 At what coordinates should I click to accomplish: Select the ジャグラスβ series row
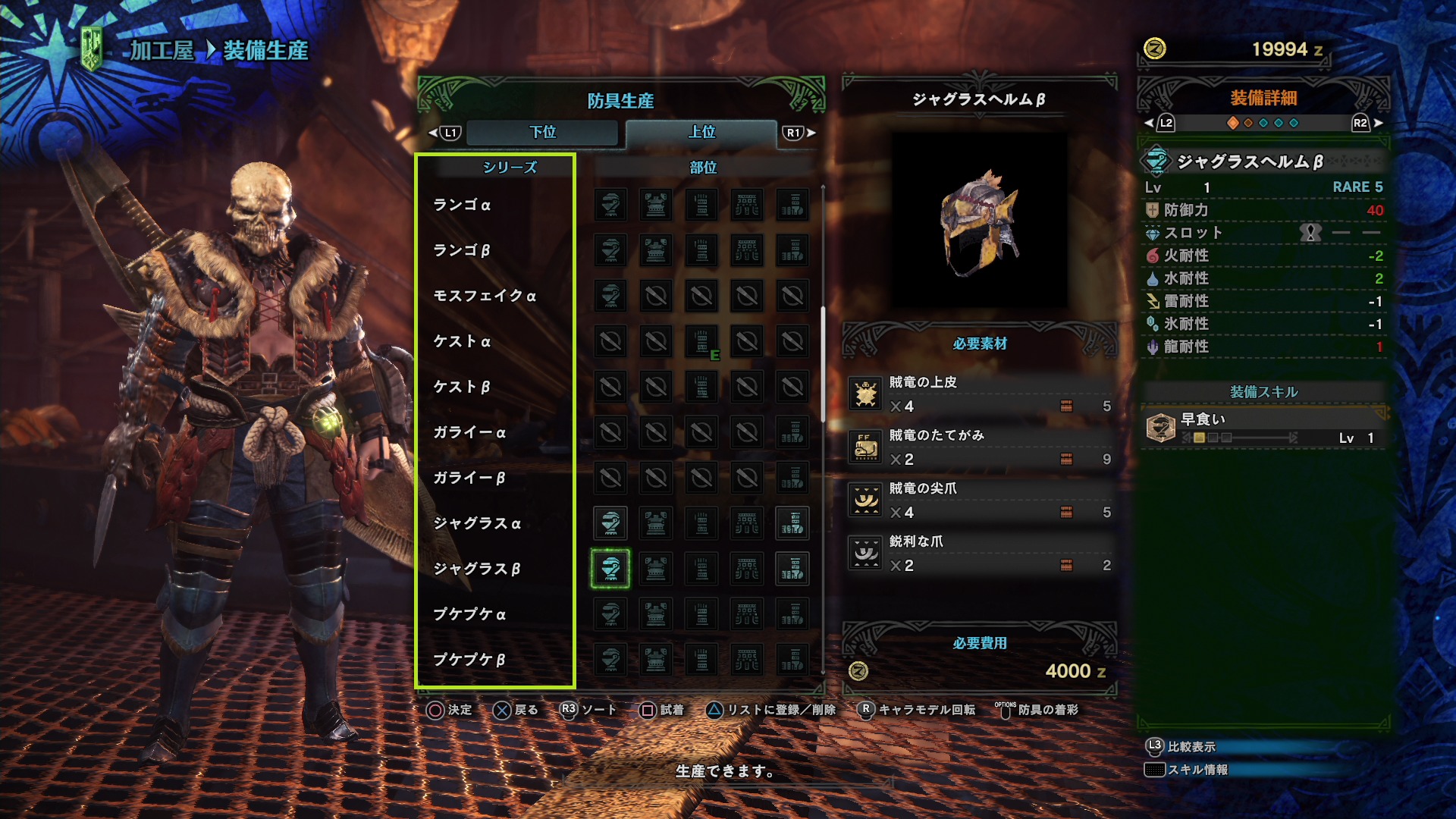tap(477, 569)
